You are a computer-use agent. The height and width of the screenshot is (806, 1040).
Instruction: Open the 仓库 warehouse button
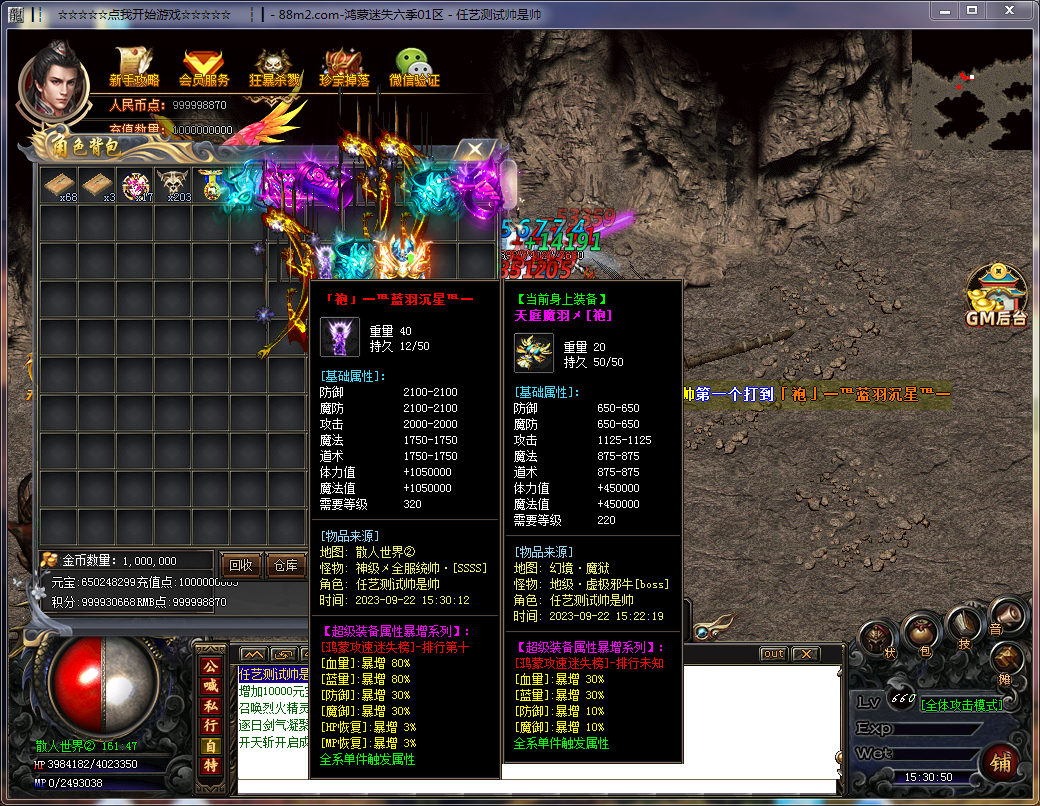(x=286, y=565)
